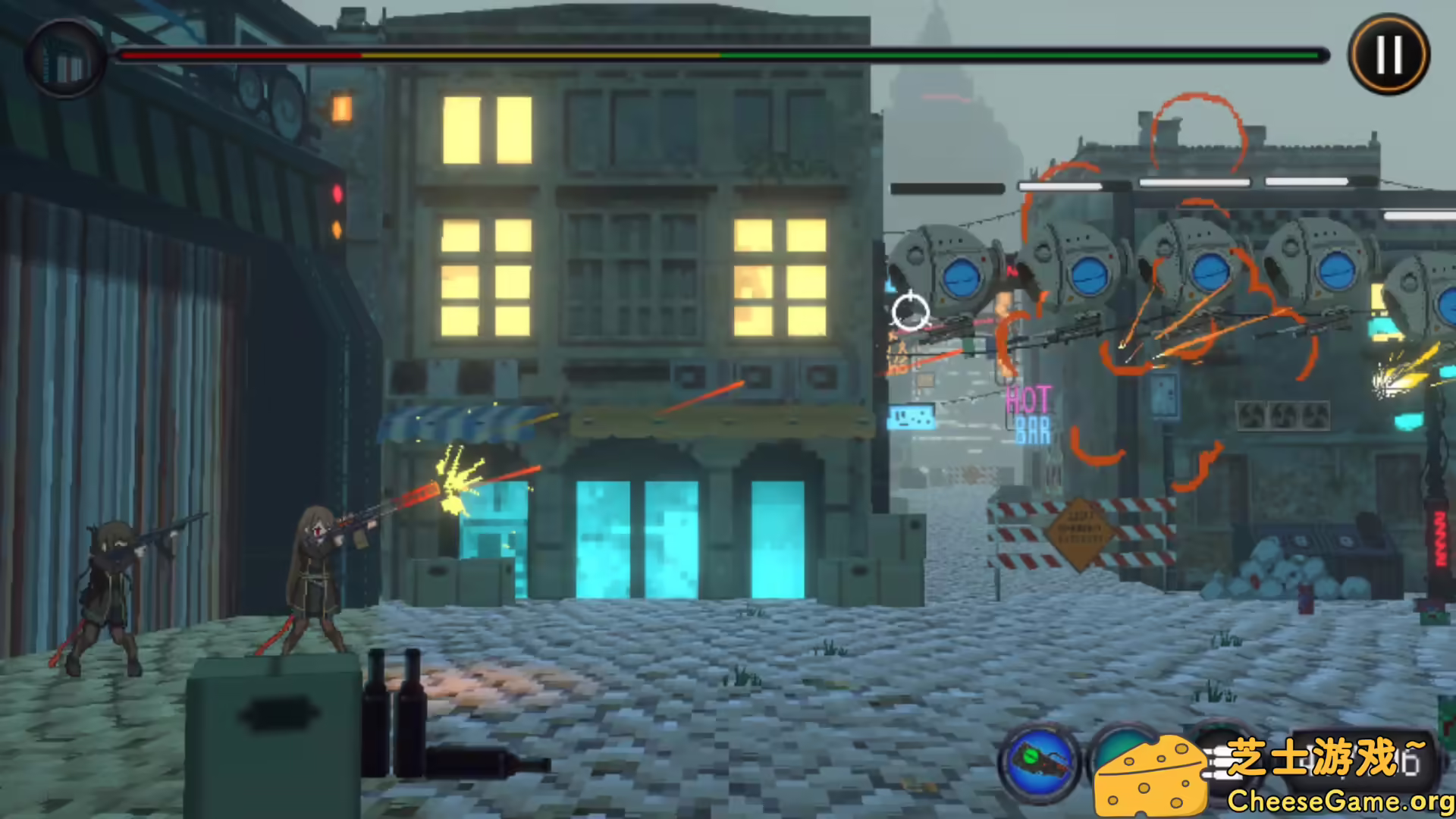Screen dimensions: 1456x819
Task: Toggle focus on the leftmost enemy health bar
Action: (x=948, y=188)
